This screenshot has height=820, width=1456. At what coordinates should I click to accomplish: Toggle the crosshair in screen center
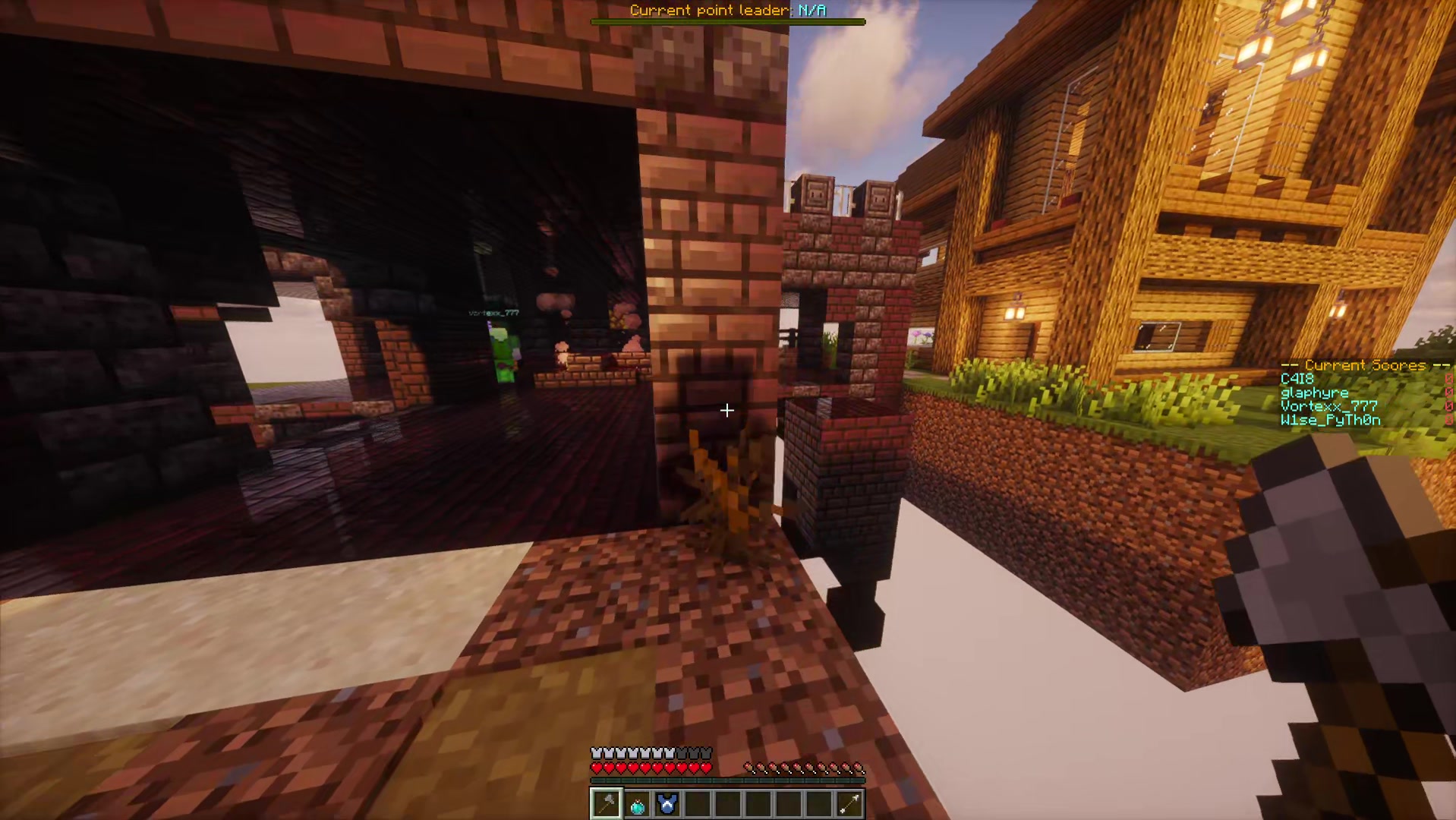[x=726, y=411]
